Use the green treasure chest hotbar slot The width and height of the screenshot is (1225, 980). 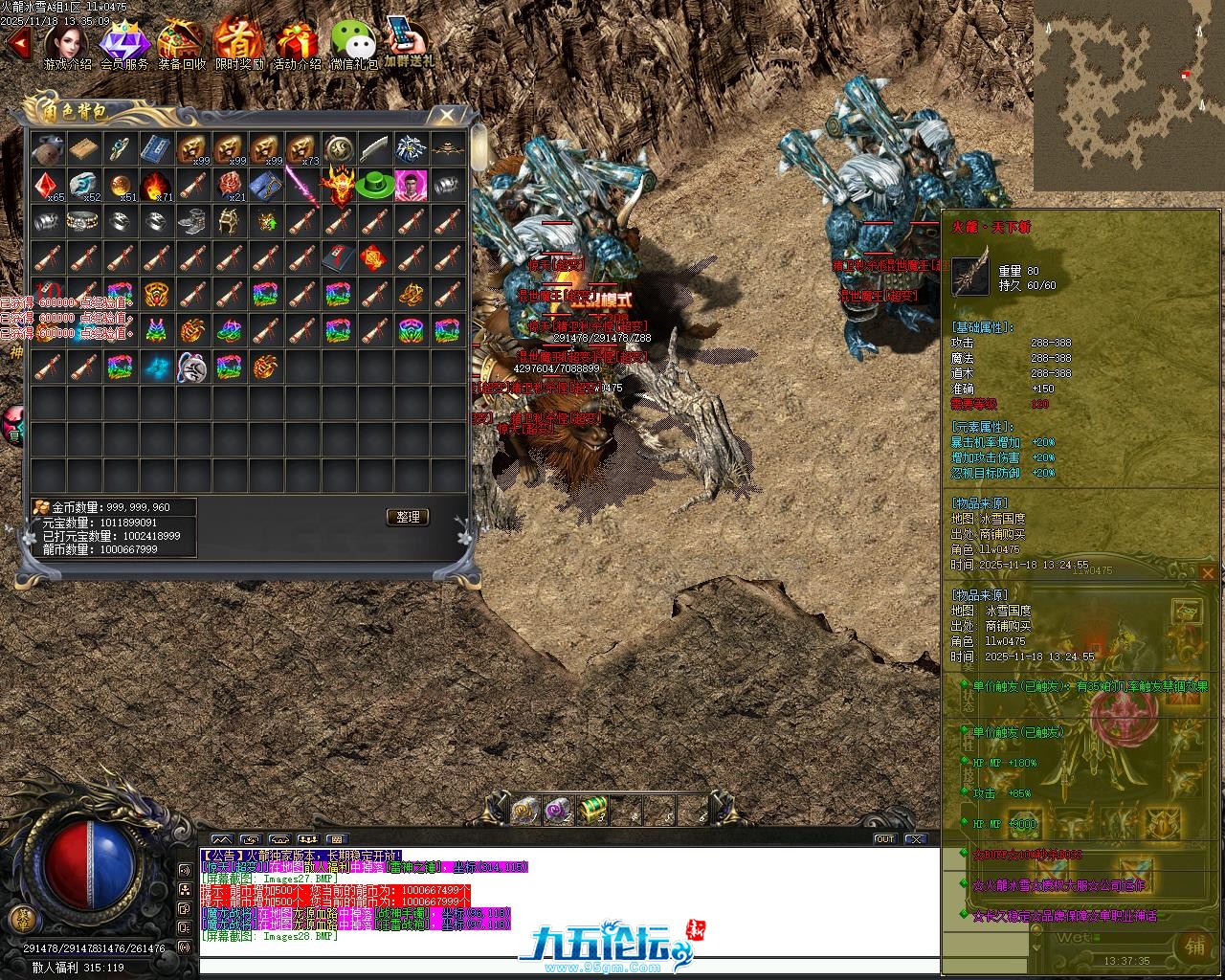pos(593,810)
